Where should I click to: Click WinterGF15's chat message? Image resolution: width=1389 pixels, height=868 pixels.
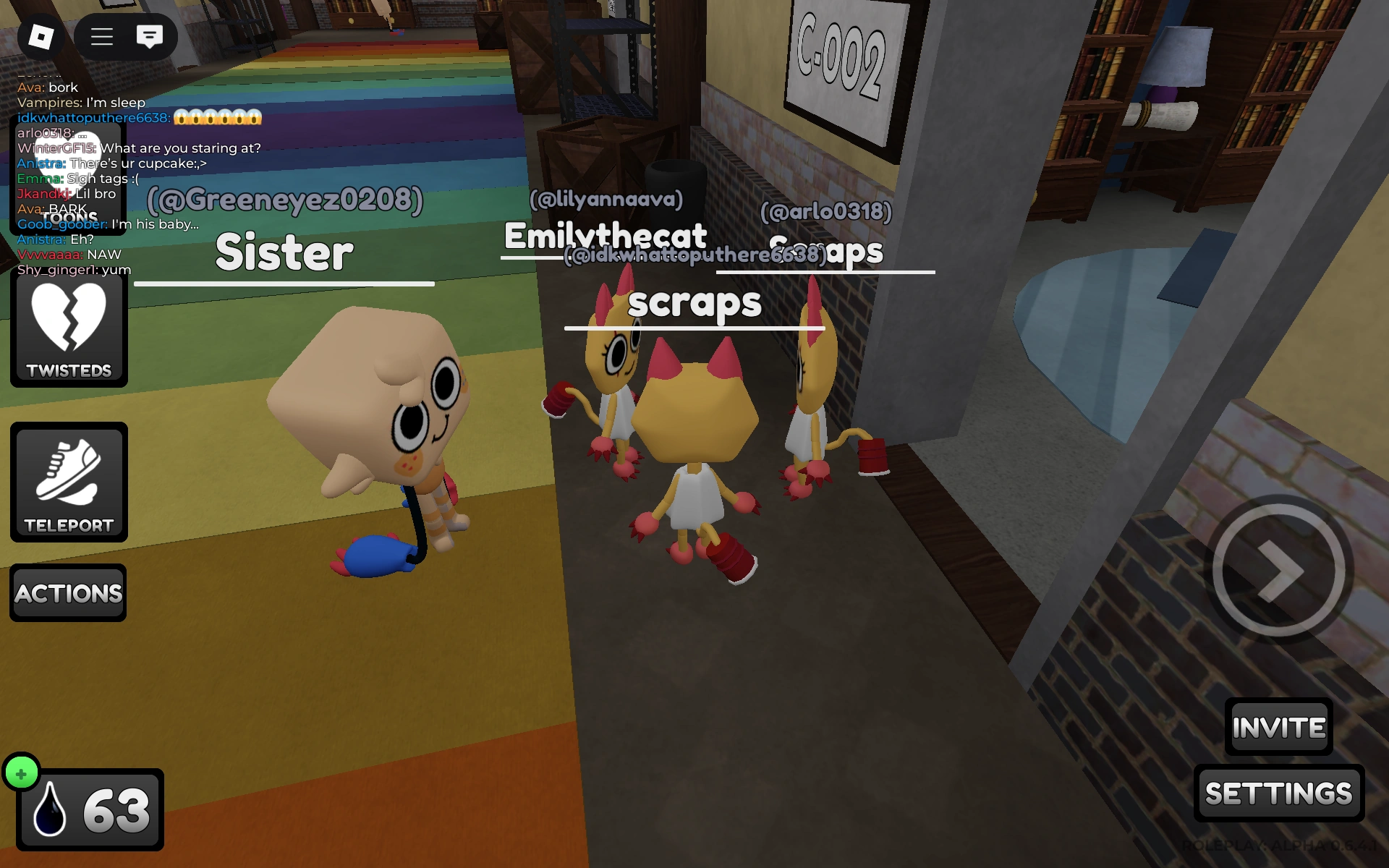tap(137, 148)
